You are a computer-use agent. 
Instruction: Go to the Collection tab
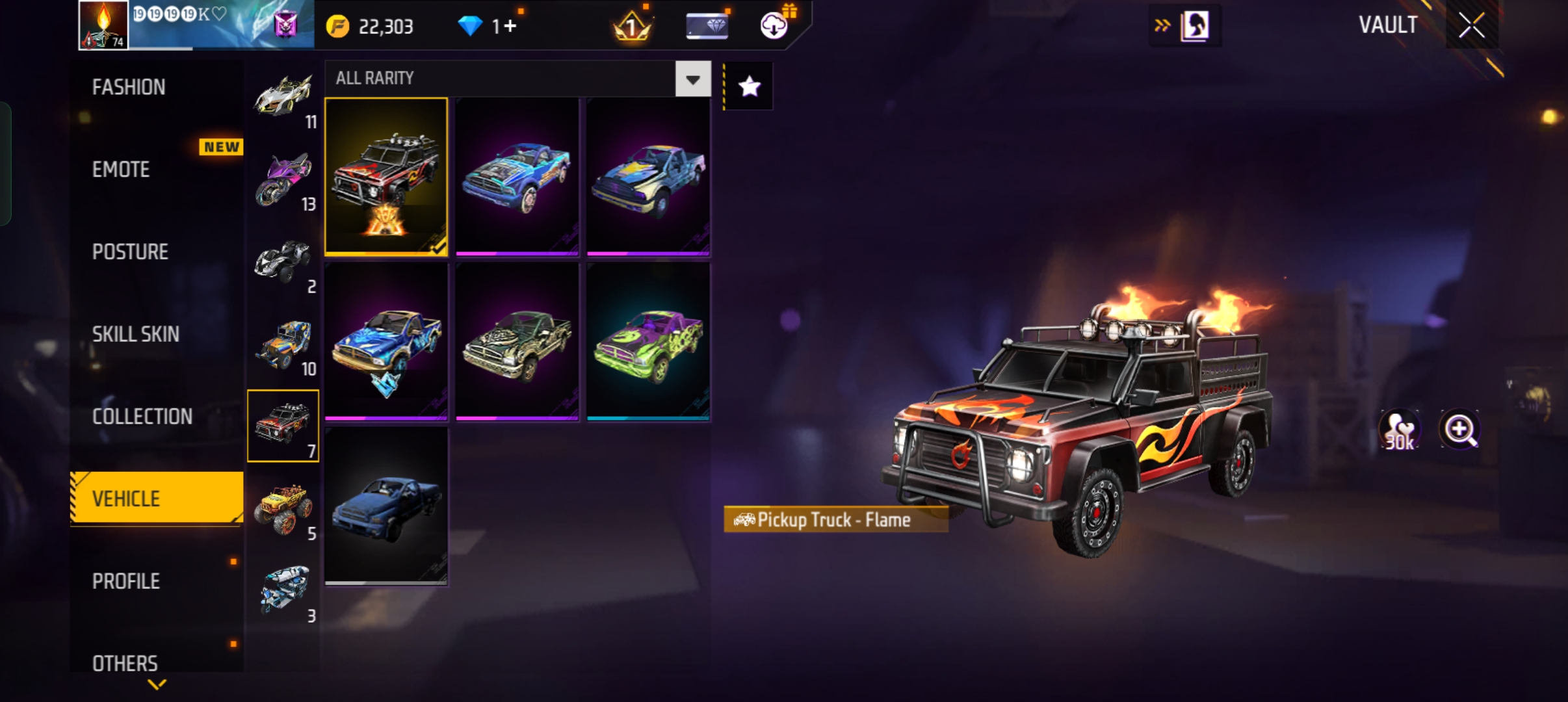click(142, 417)
